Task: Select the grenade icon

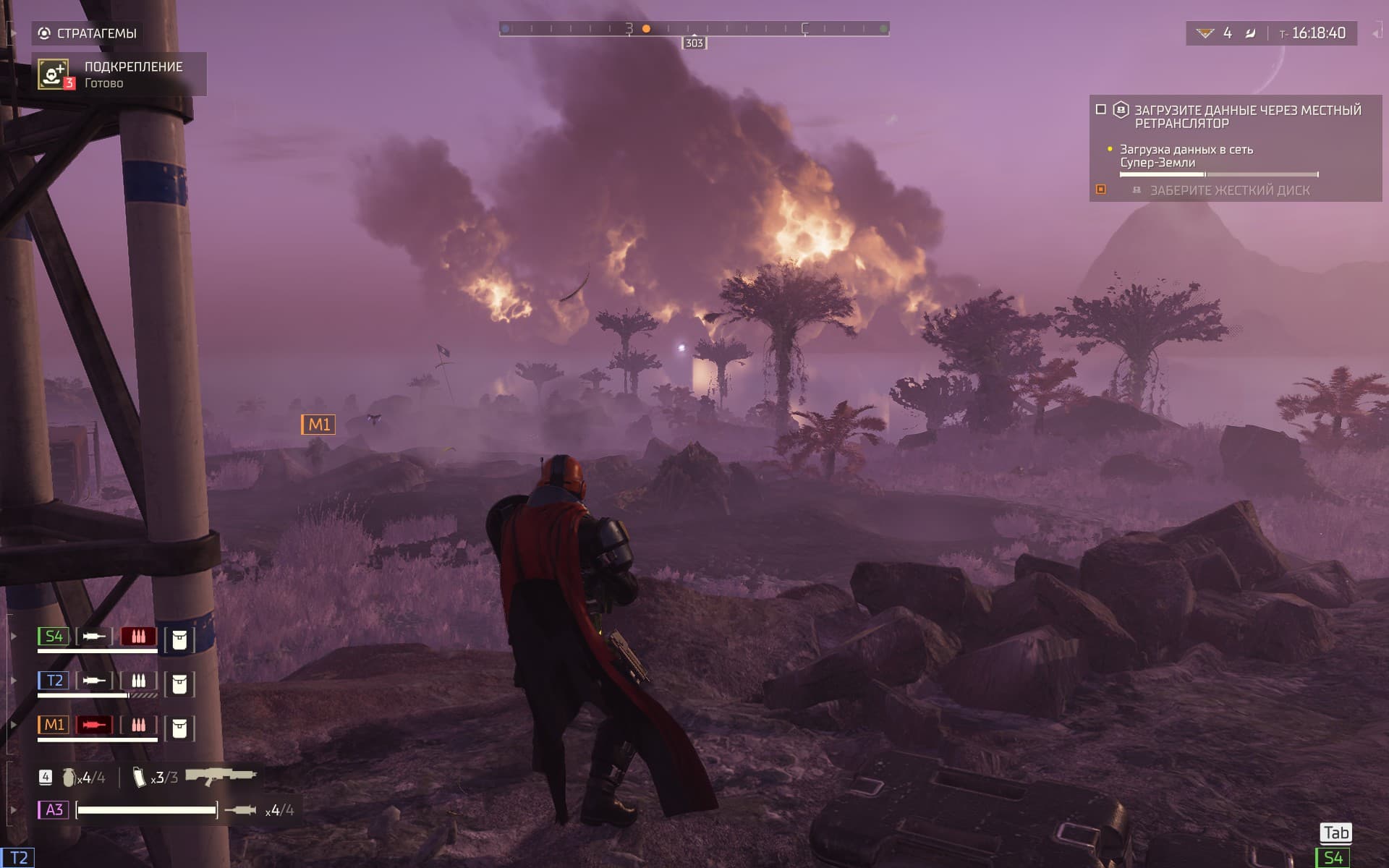Action: pos(69,778)
